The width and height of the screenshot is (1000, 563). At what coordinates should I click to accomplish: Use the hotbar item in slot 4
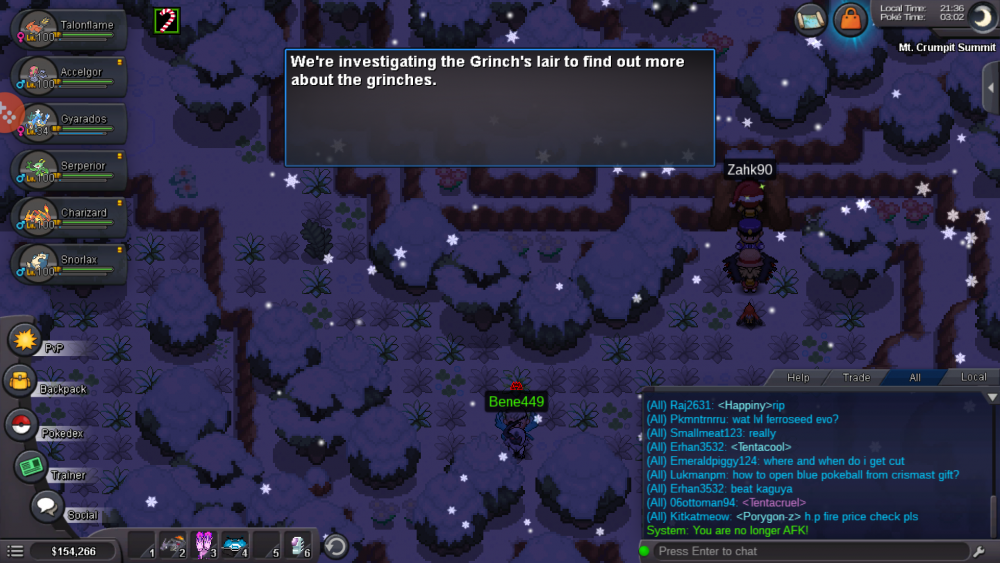235,546
